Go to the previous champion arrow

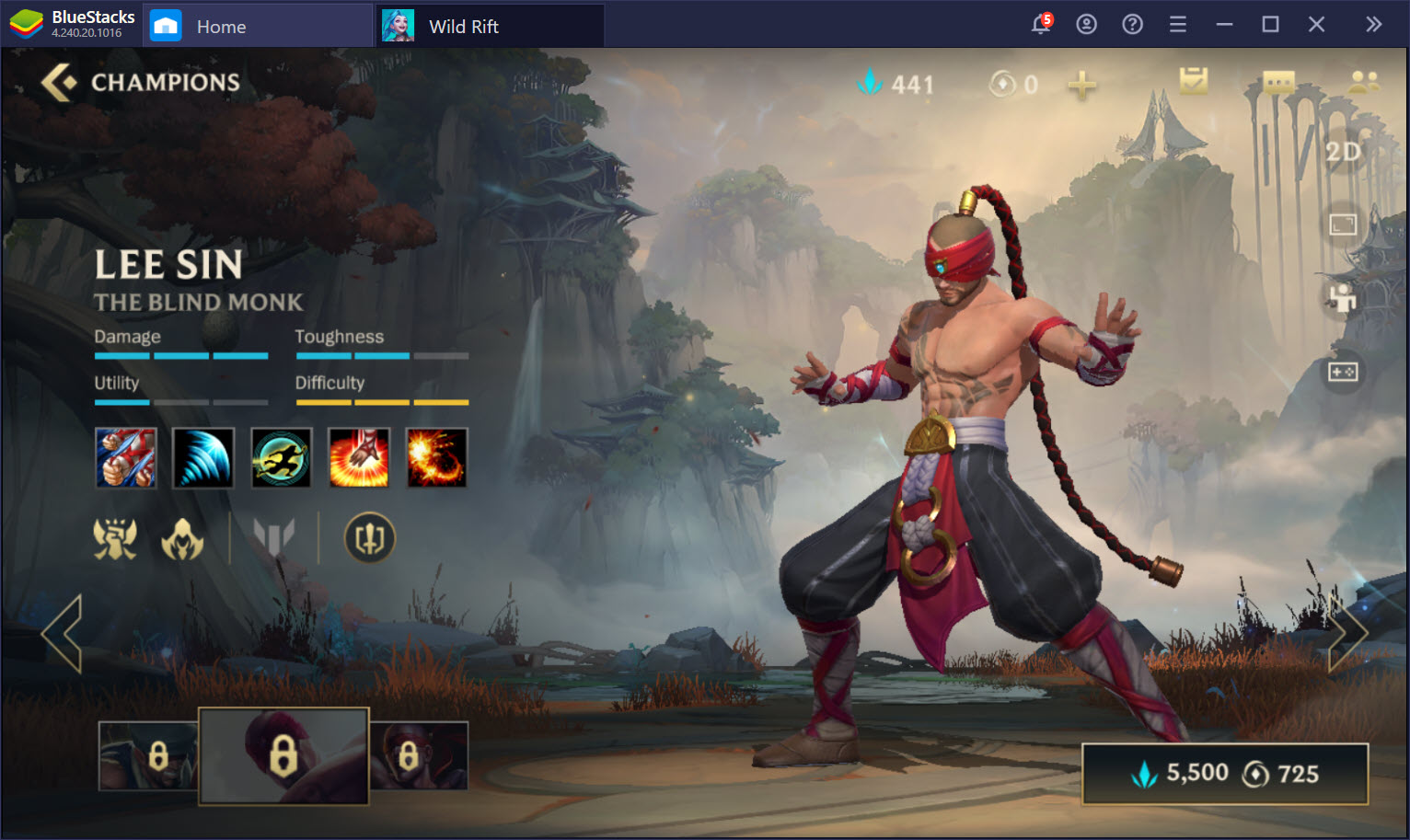coord(63,633)
